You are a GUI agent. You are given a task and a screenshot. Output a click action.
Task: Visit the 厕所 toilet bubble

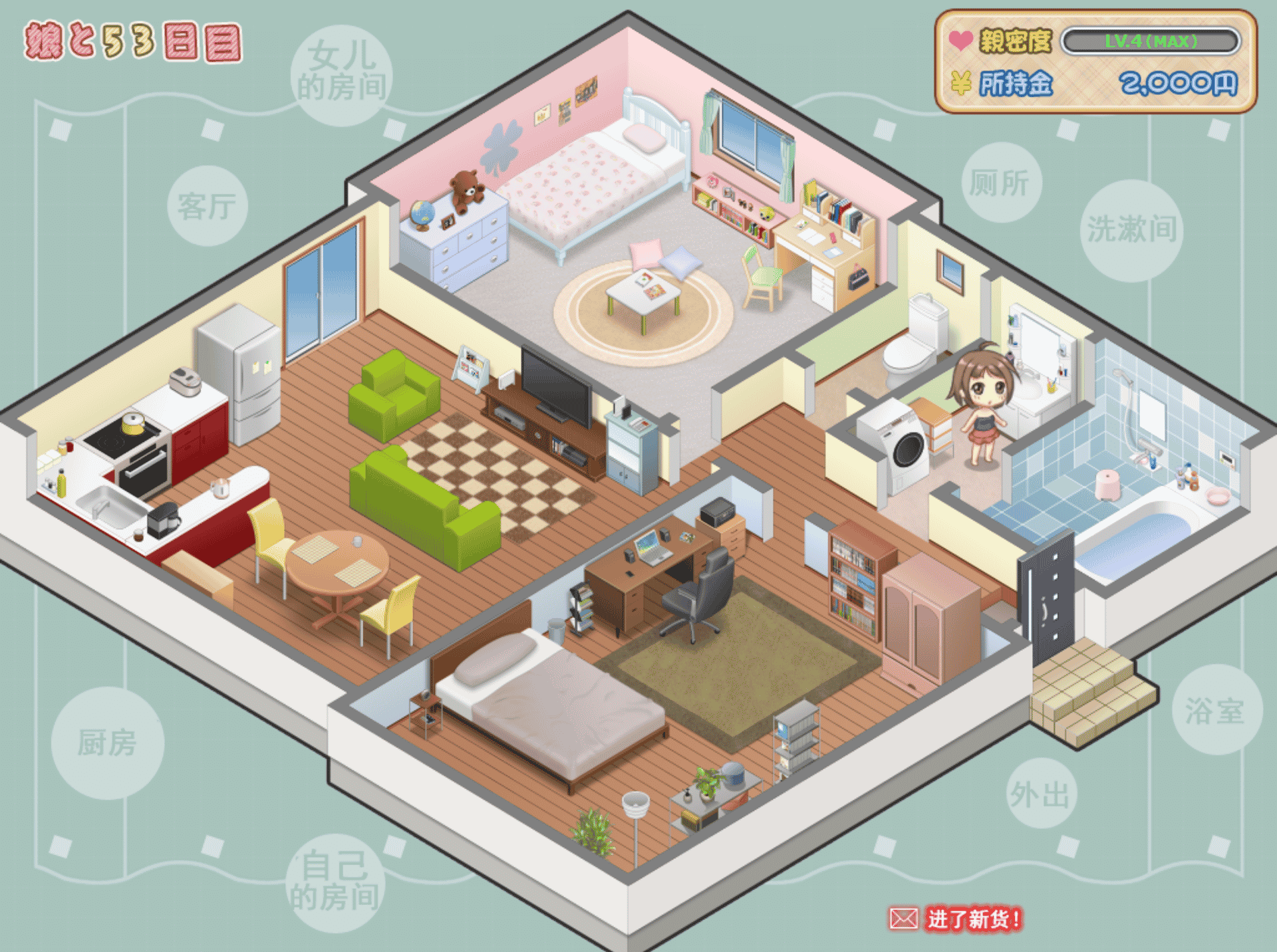[x=1000, y=182]
